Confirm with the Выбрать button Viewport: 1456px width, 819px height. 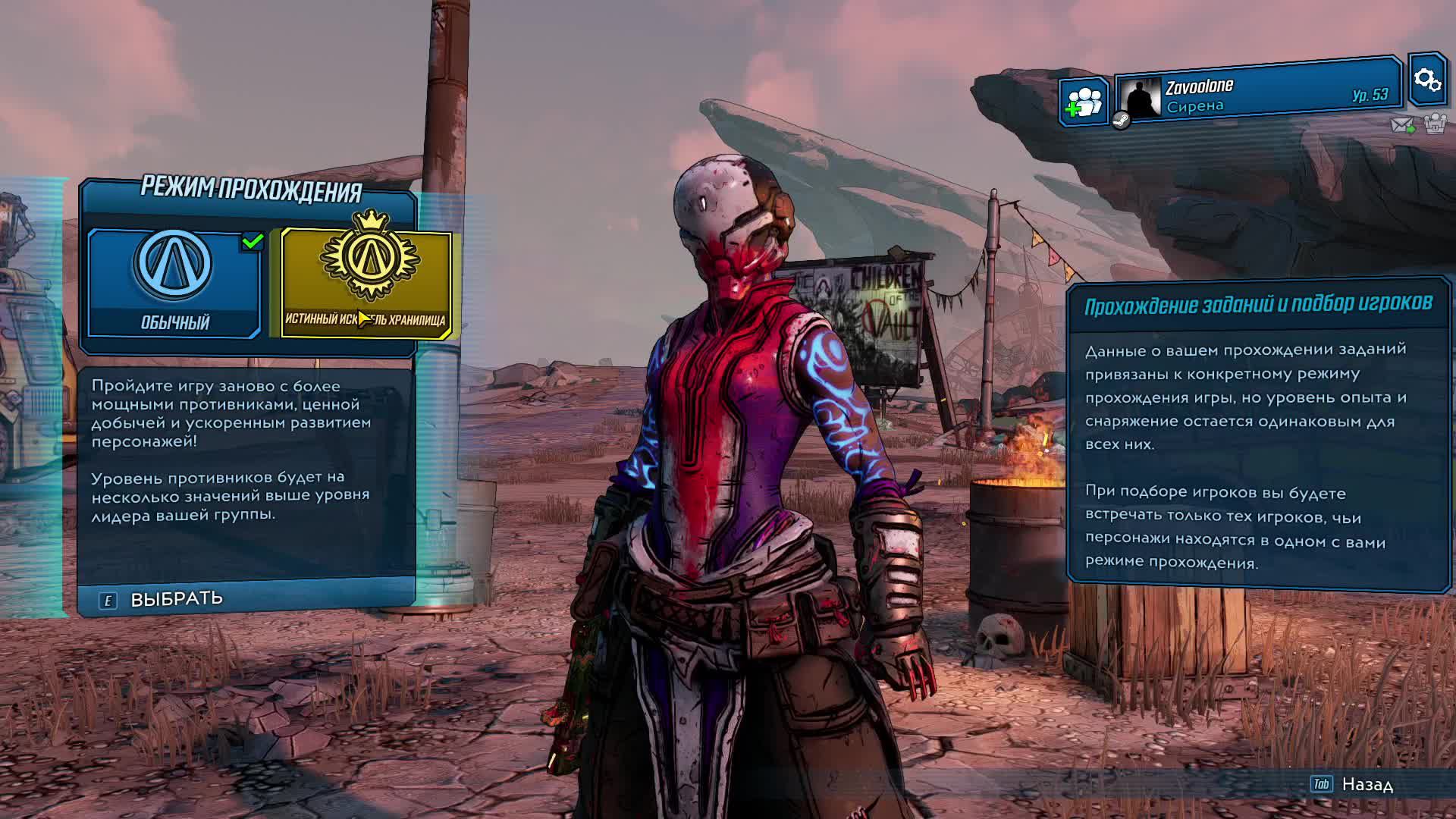pos(176,599)
